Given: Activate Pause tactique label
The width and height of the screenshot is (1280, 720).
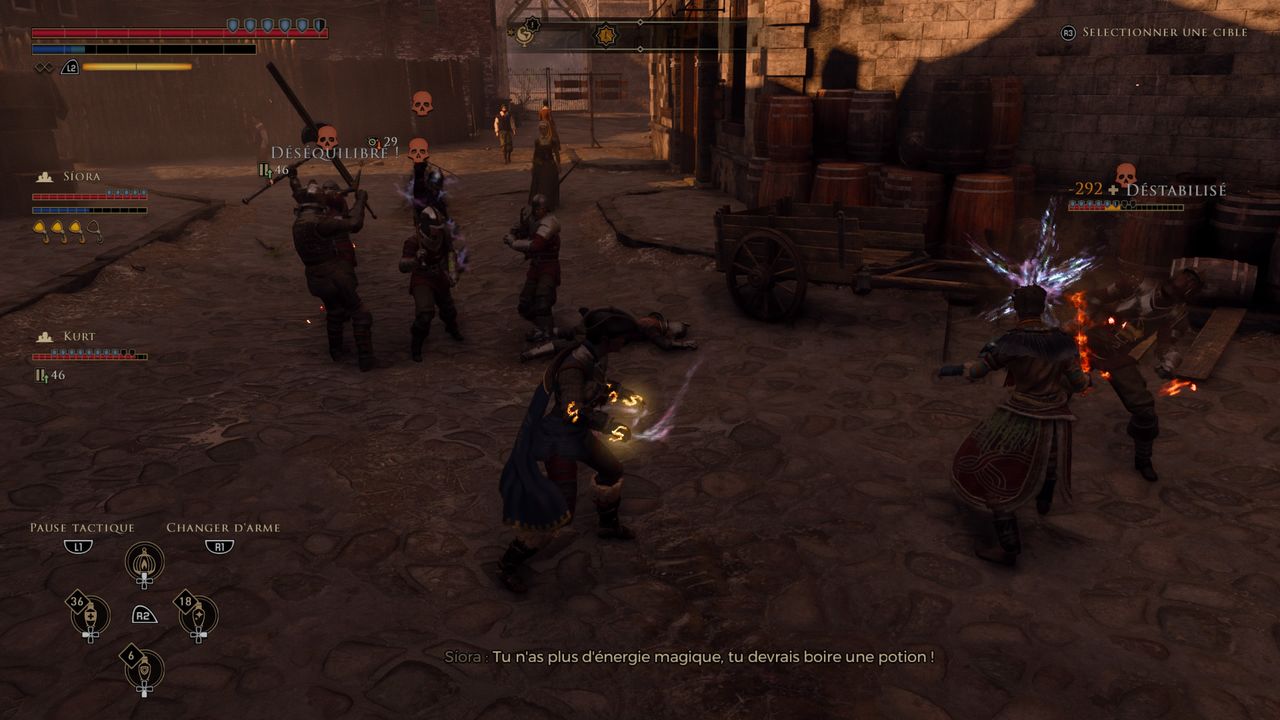Looking at the screenshot, I should (82, 528).
